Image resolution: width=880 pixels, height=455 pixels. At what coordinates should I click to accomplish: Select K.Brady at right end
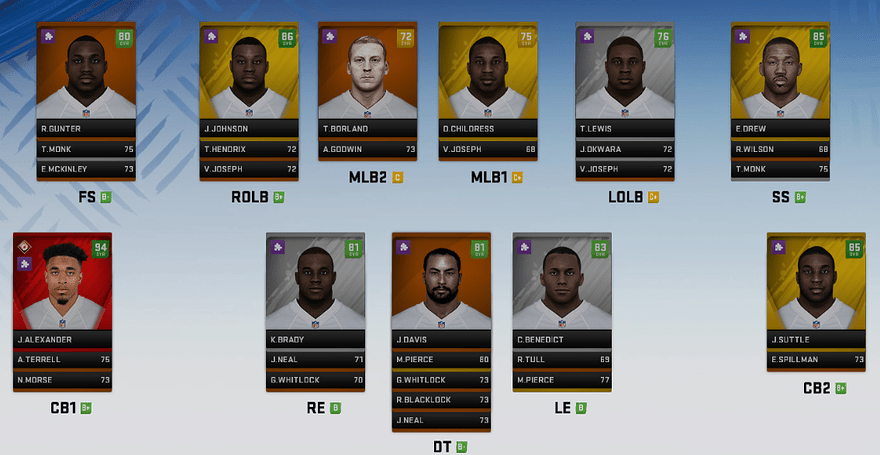(315, 285)
